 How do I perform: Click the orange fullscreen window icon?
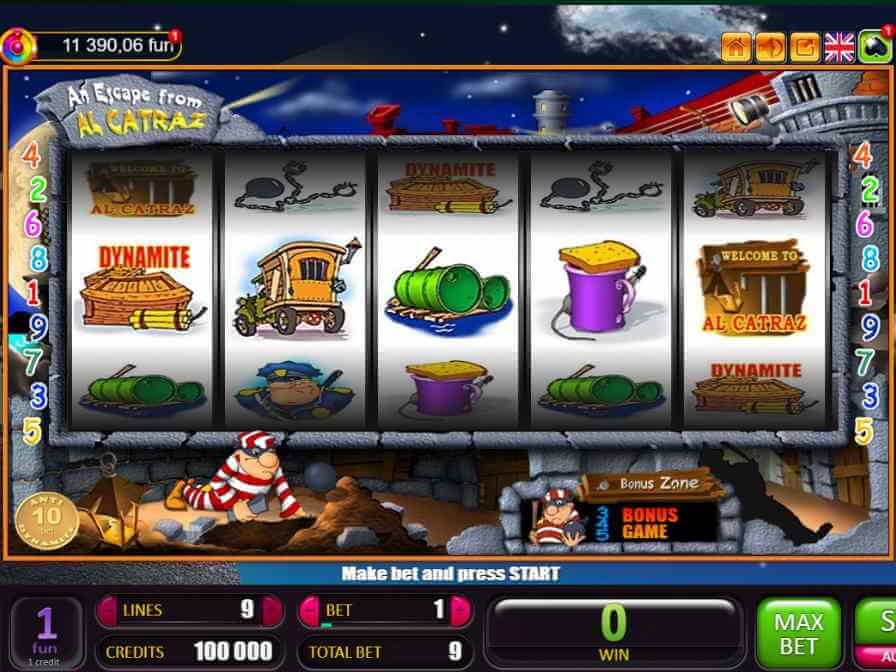point(804,47)
